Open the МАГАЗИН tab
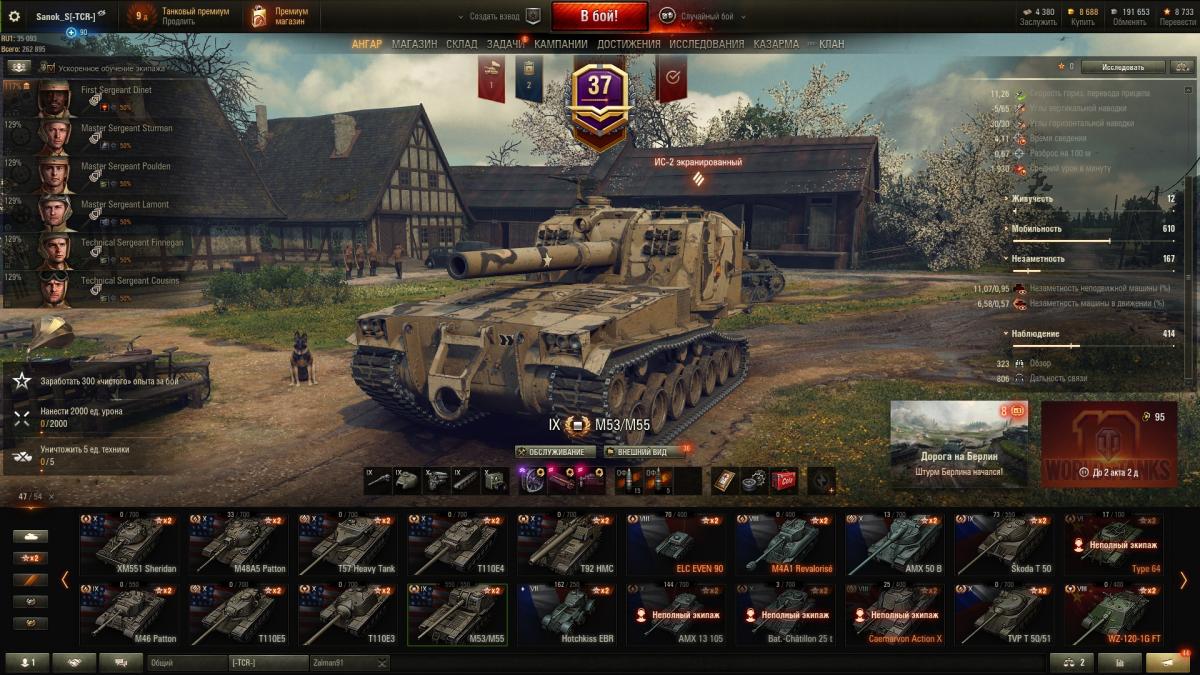The height and width of the screenshot is (675, 1200). [414, 44]
